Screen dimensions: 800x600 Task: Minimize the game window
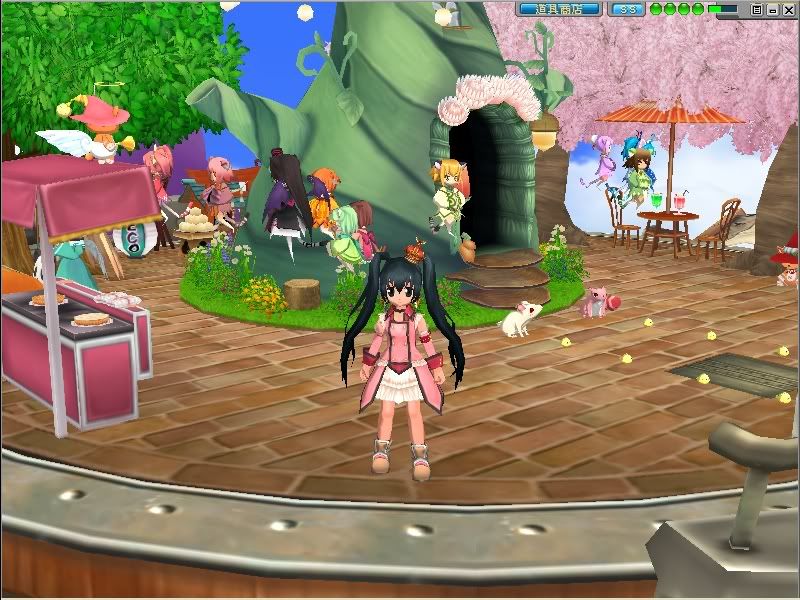pos(772,9)
